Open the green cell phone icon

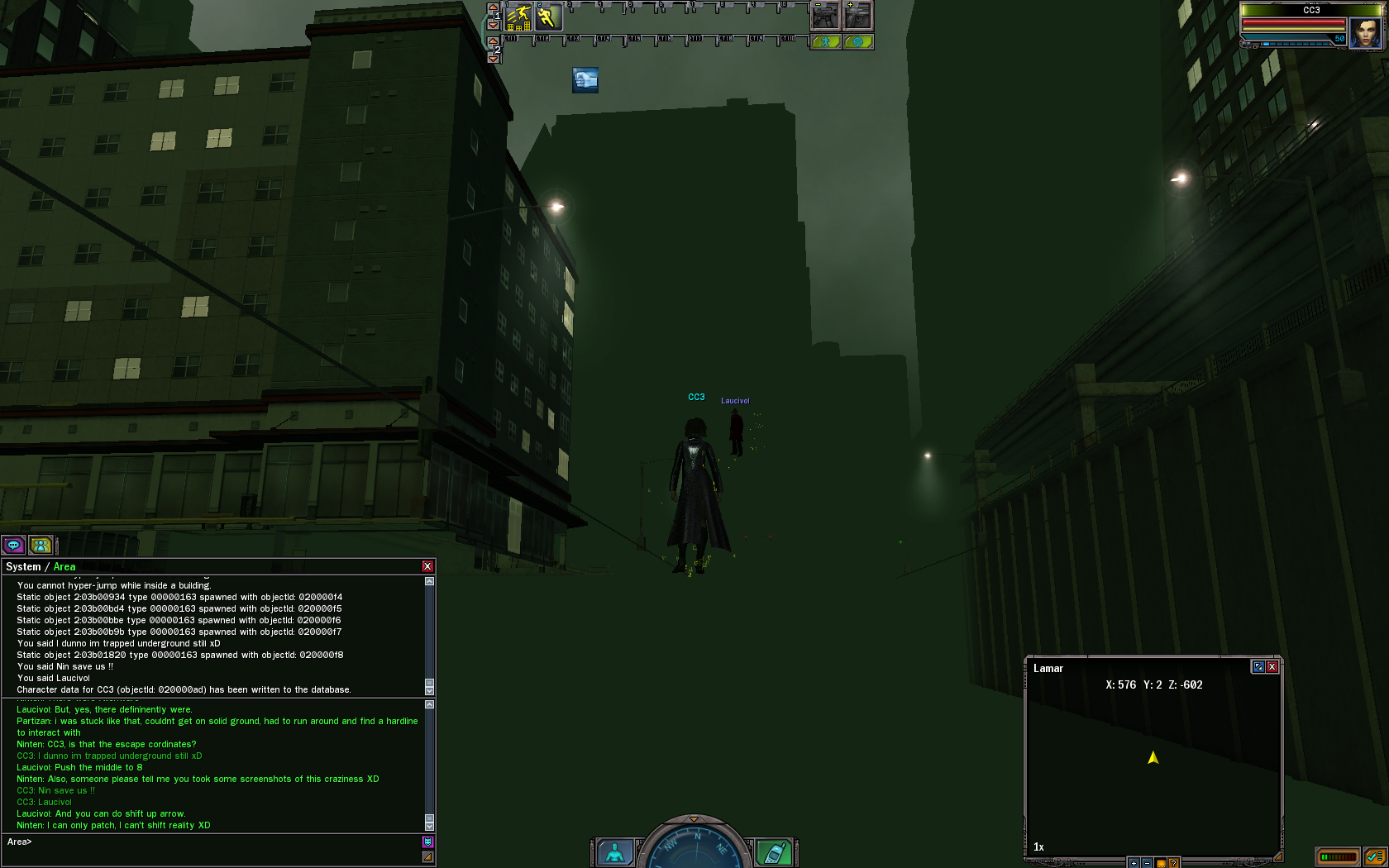774,852
